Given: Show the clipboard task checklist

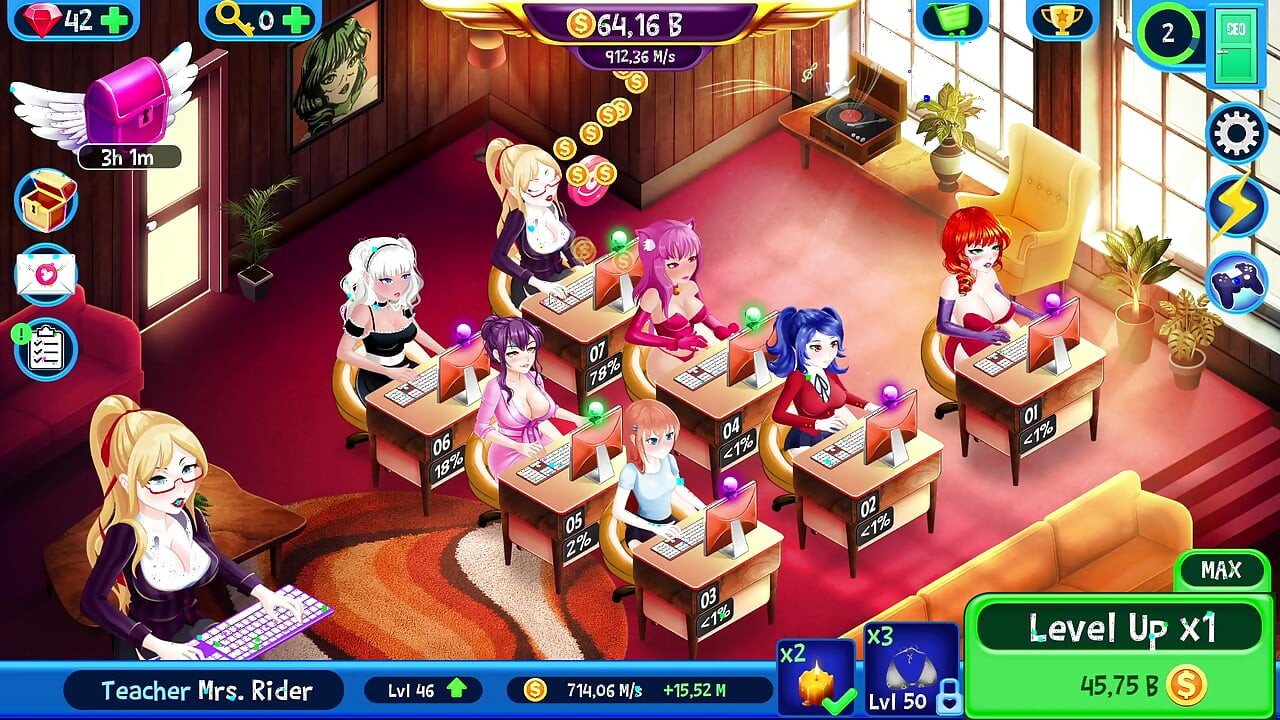Looking at the screenshot, I should pyautogui.click(x=46, y=349).
